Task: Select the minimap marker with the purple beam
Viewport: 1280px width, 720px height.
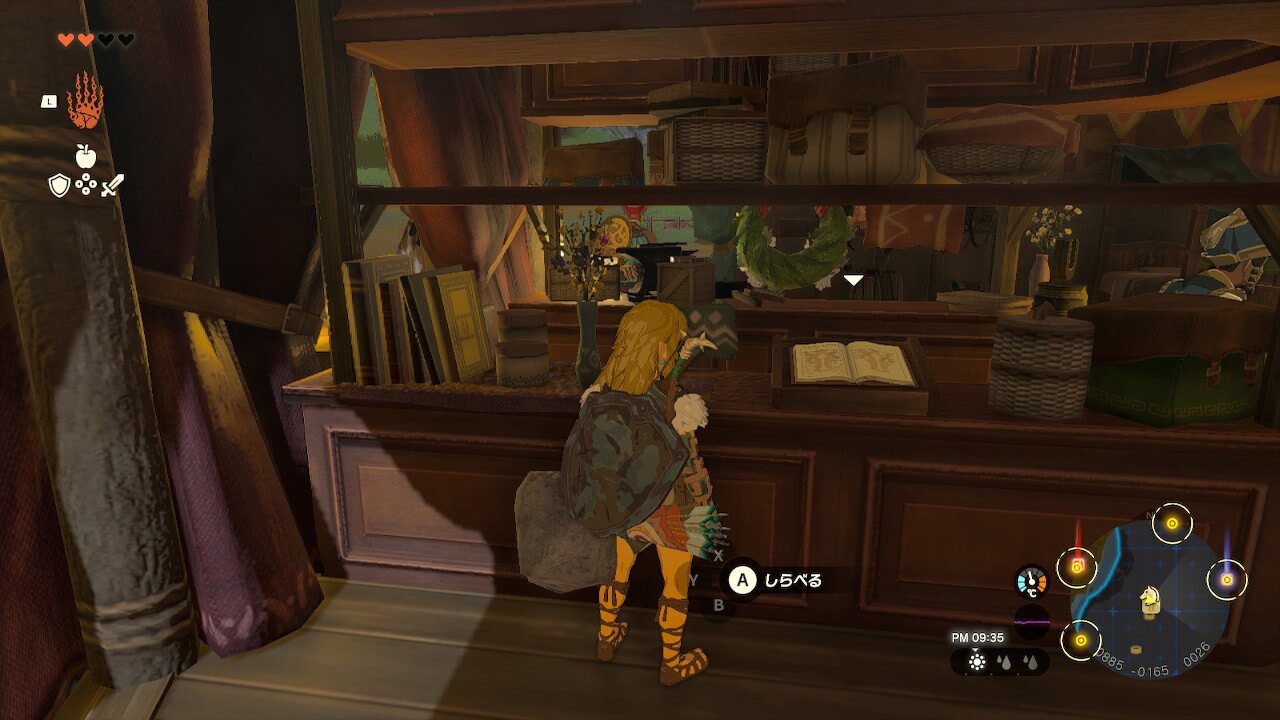Action: tap(1226, 579)
